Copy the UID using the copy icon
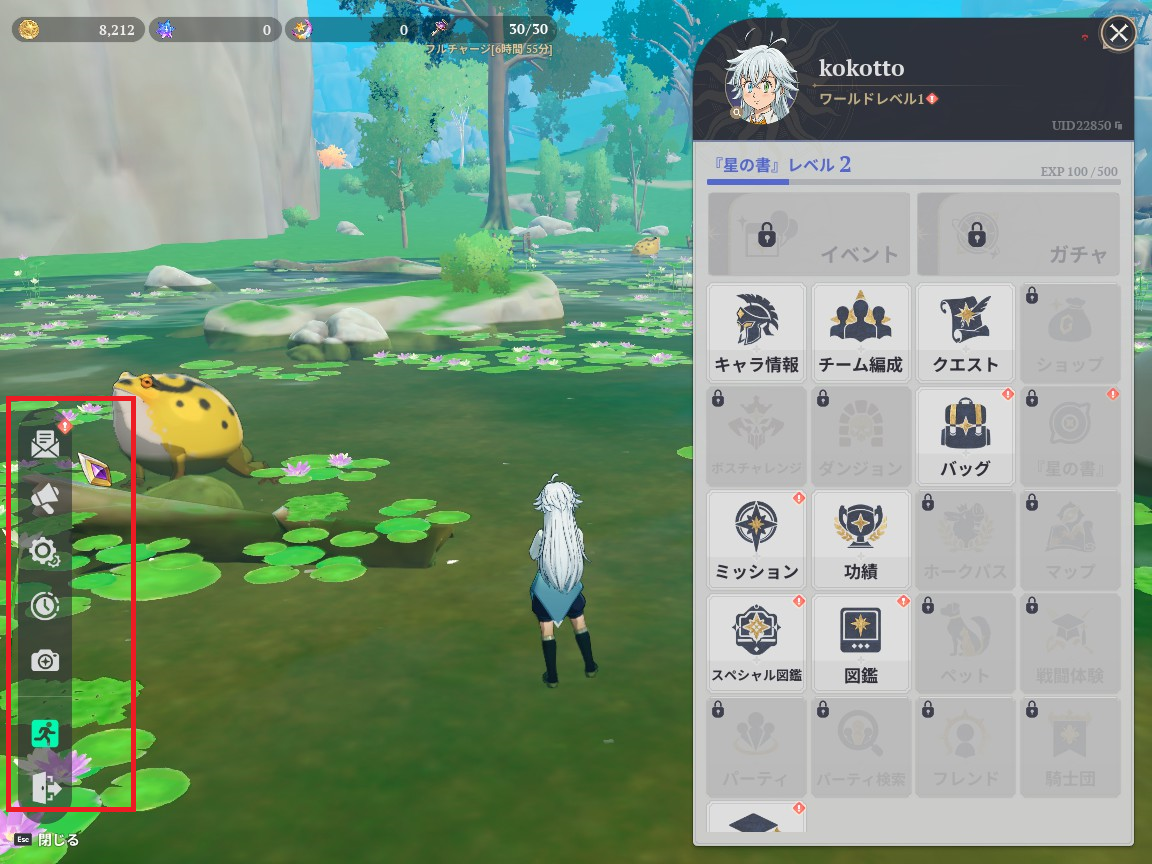The height and width of the screenshot is (864, 1152). click(x=1119, y=126)
